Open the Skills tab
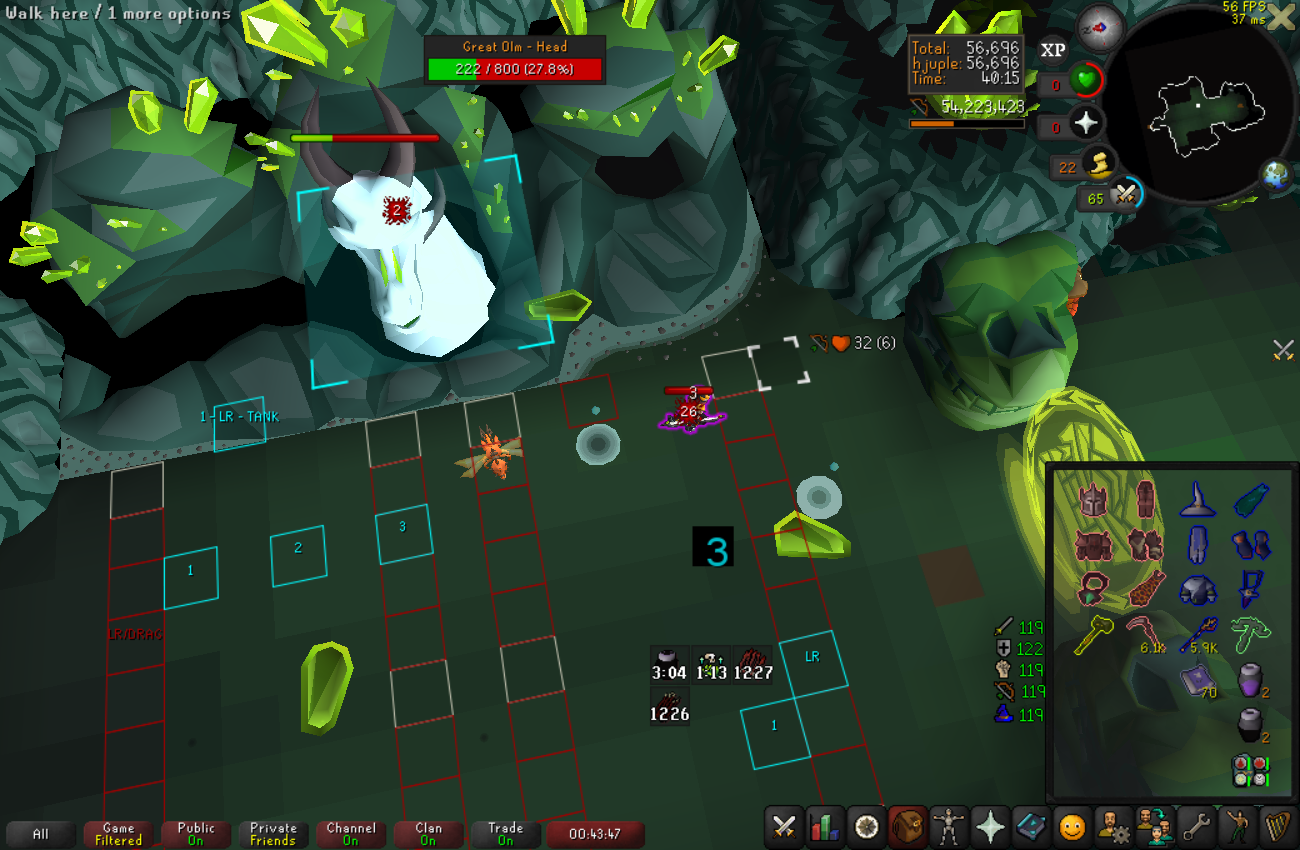 [x=826, y=827]
